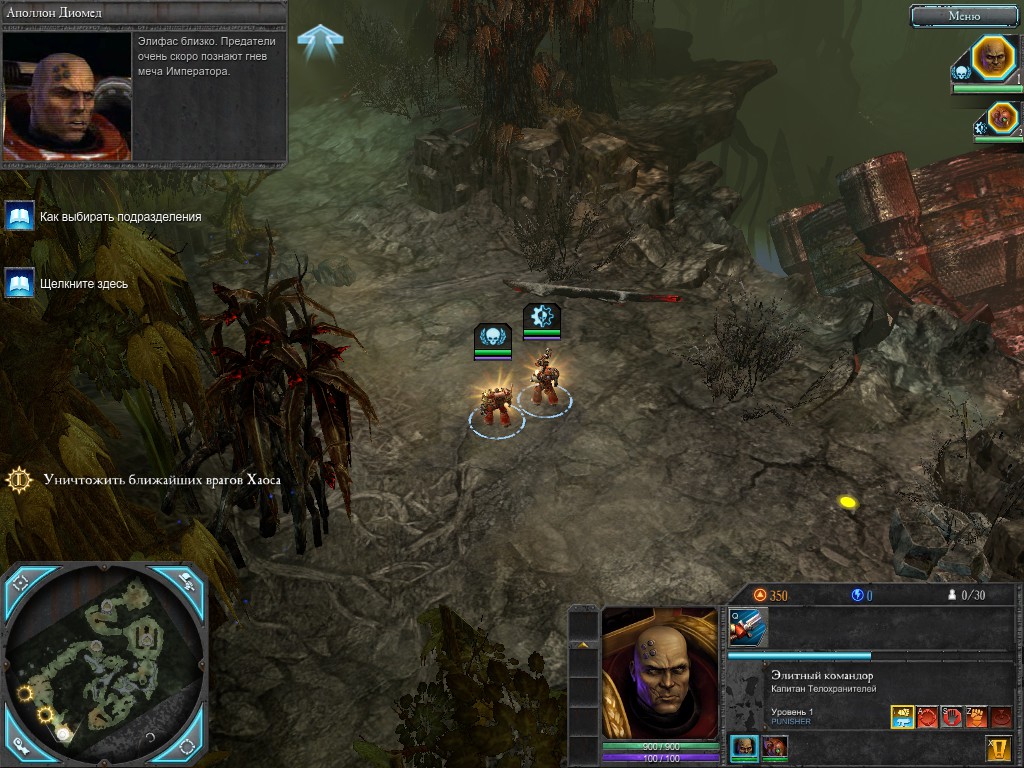Viewport: 1024px width, 768px height.
Task: Select the Techmarine thumbnail in the unit panel
Action: [774, 747]
